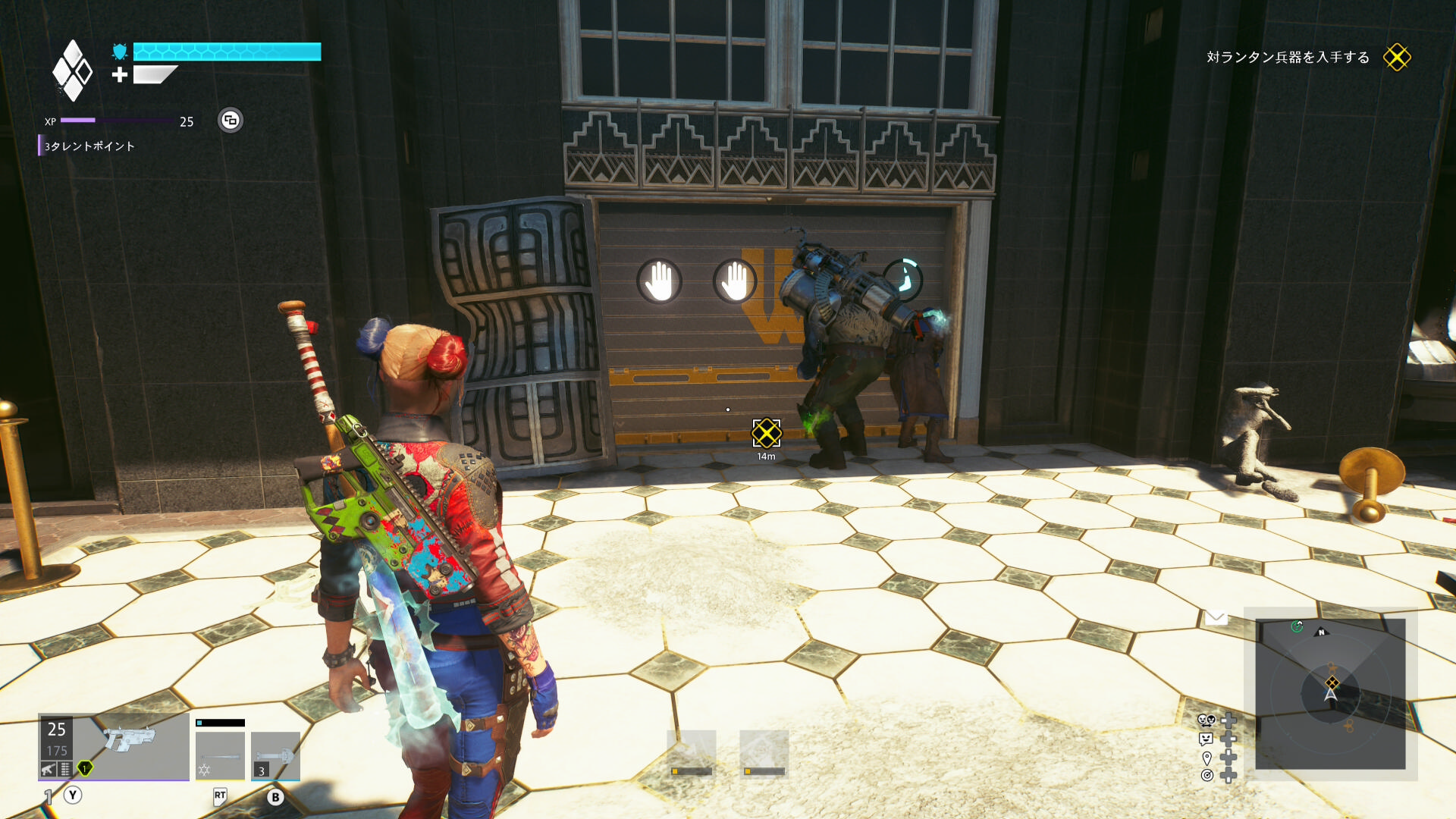Click the left hand interaction icon on shutter

(x=659, y=281)
